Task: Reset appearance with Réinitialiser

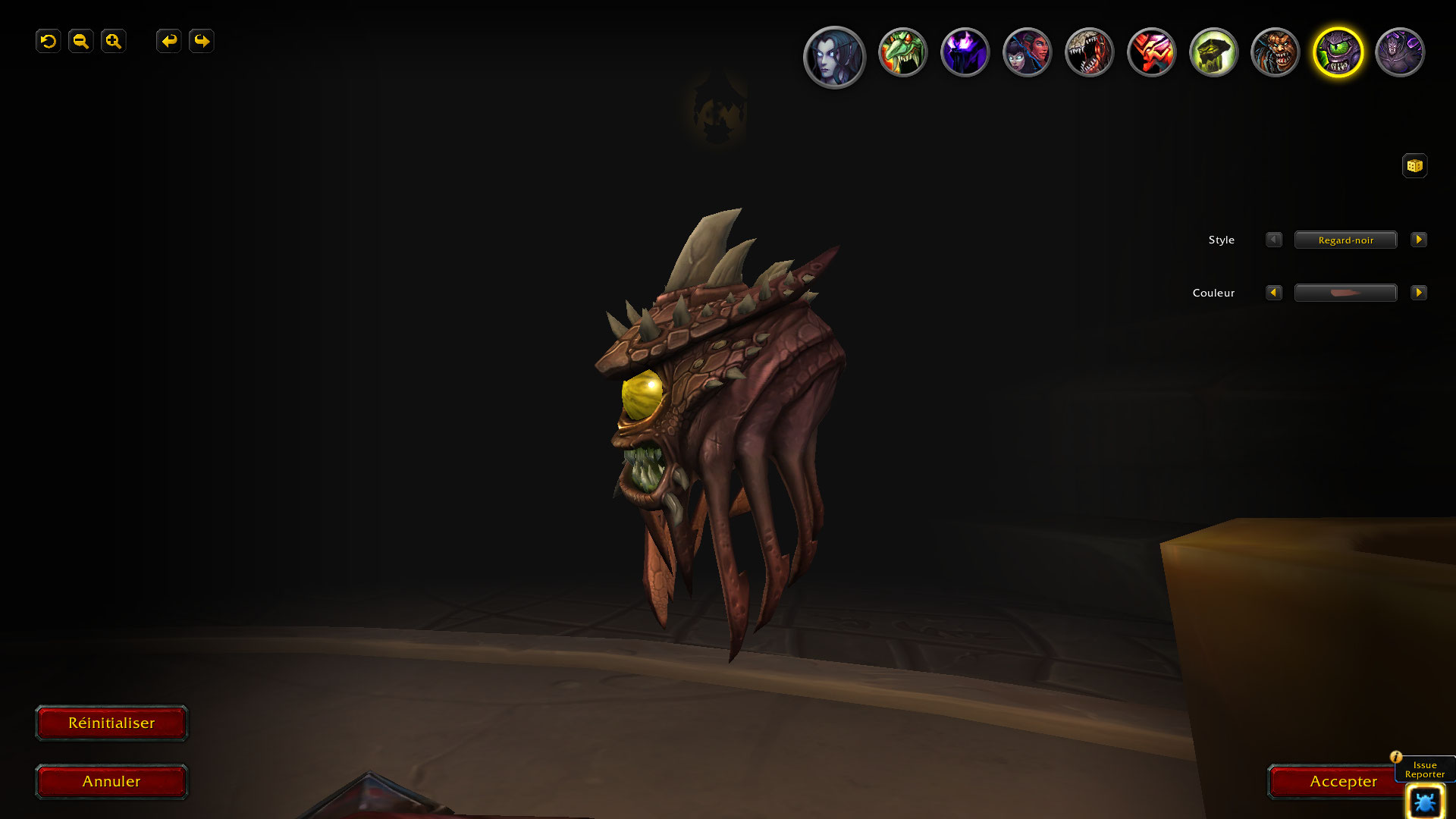Action: coord(111,723)
